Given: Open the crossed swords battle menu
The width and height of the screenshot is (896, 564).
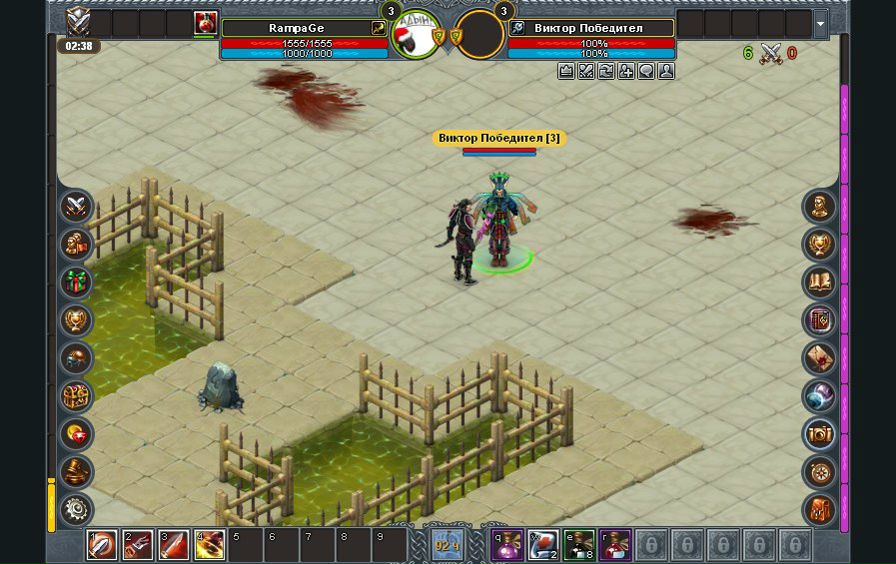Looking at the screenshot, I should [76, 207].
